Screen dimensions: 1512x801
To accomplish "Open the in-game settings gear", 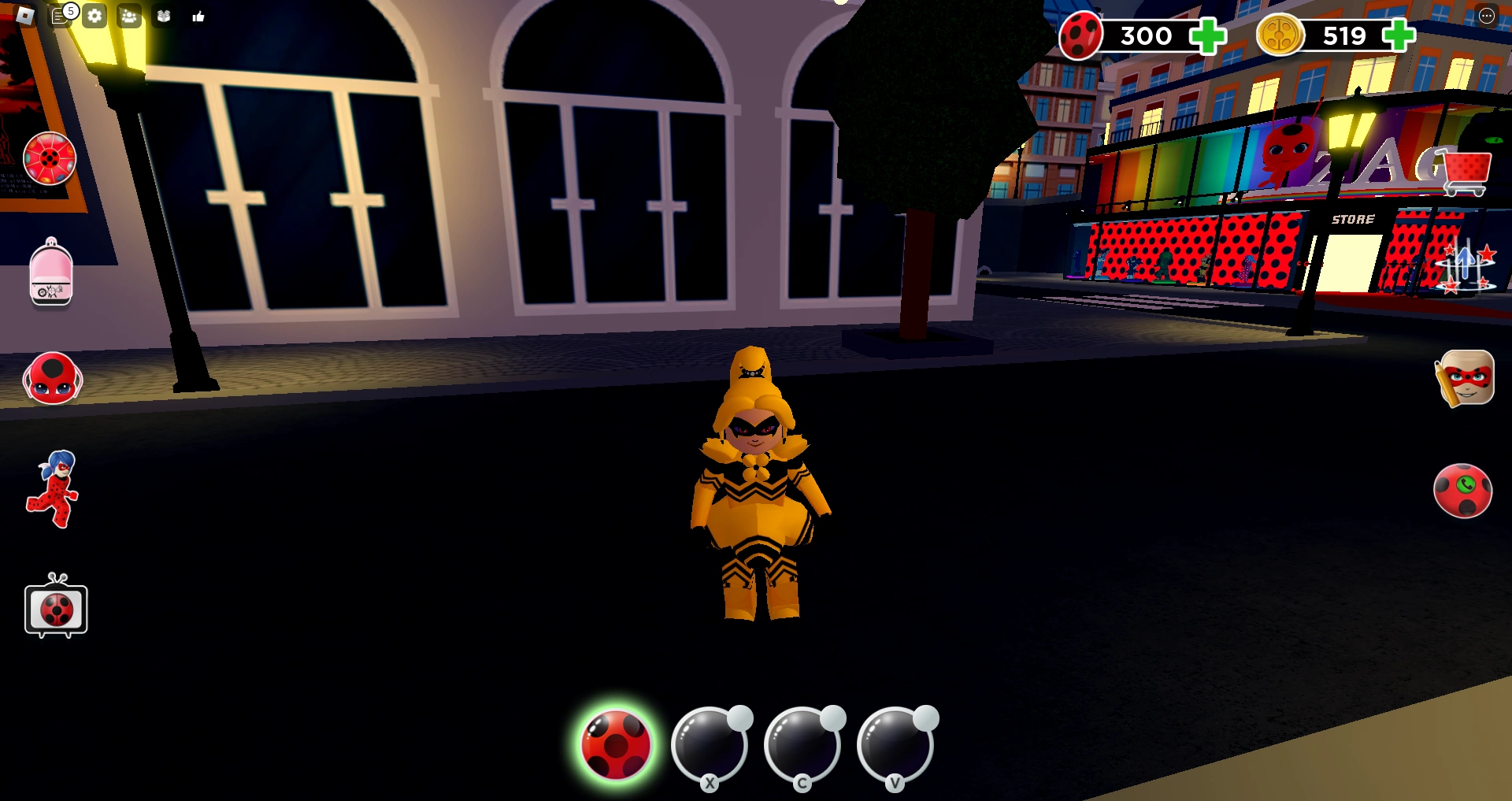I will tap(94, 16).
